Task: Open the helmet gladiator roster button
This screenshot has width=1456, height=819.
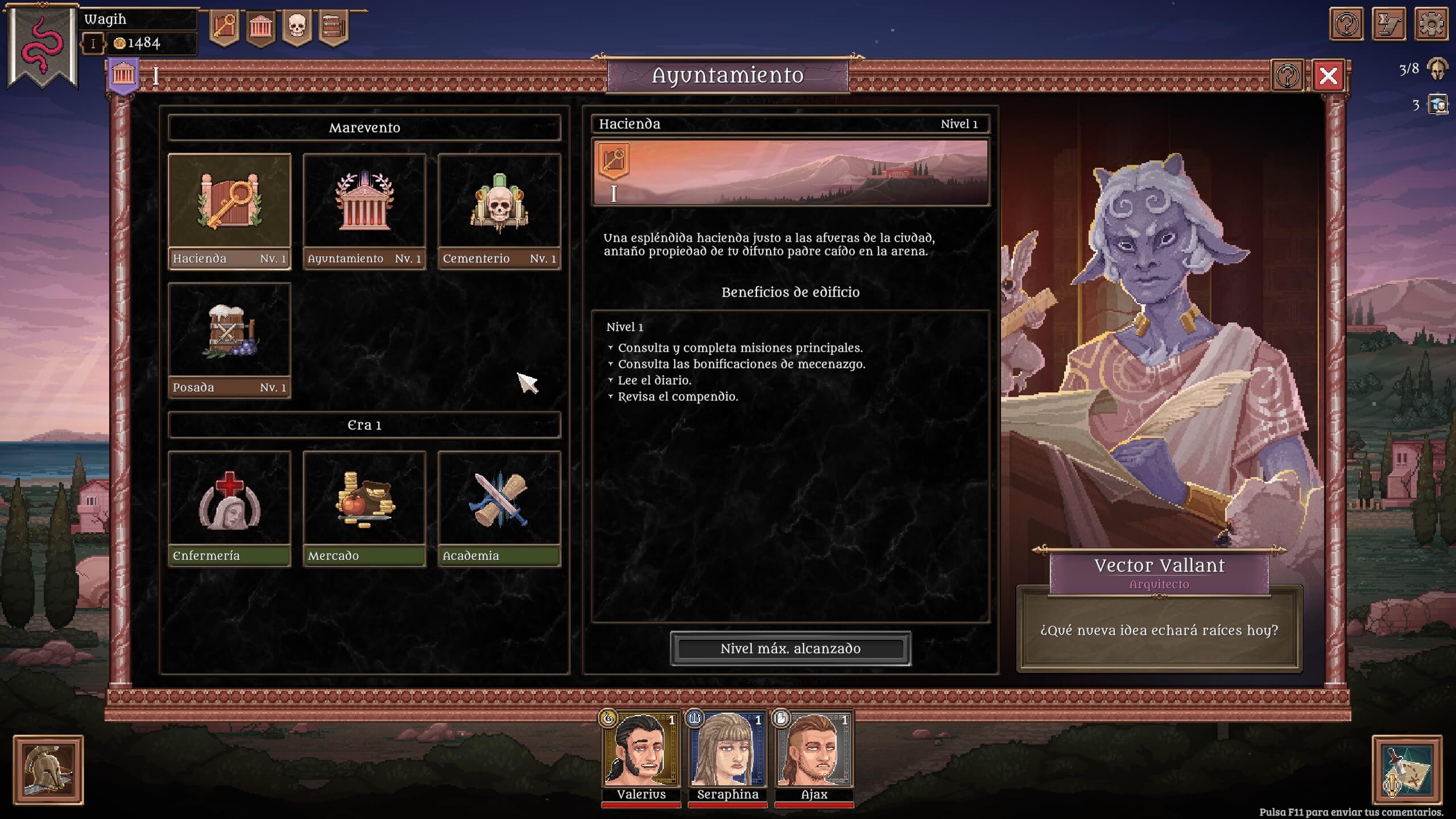Action: [48, 770]
